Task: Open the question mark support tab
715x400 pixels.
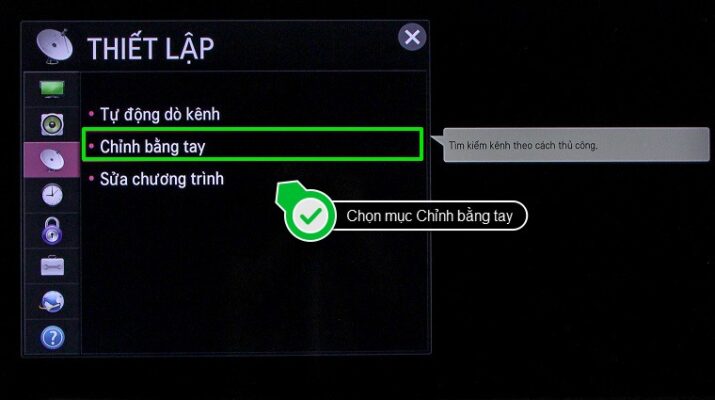Action: click(x=52, y=337)
